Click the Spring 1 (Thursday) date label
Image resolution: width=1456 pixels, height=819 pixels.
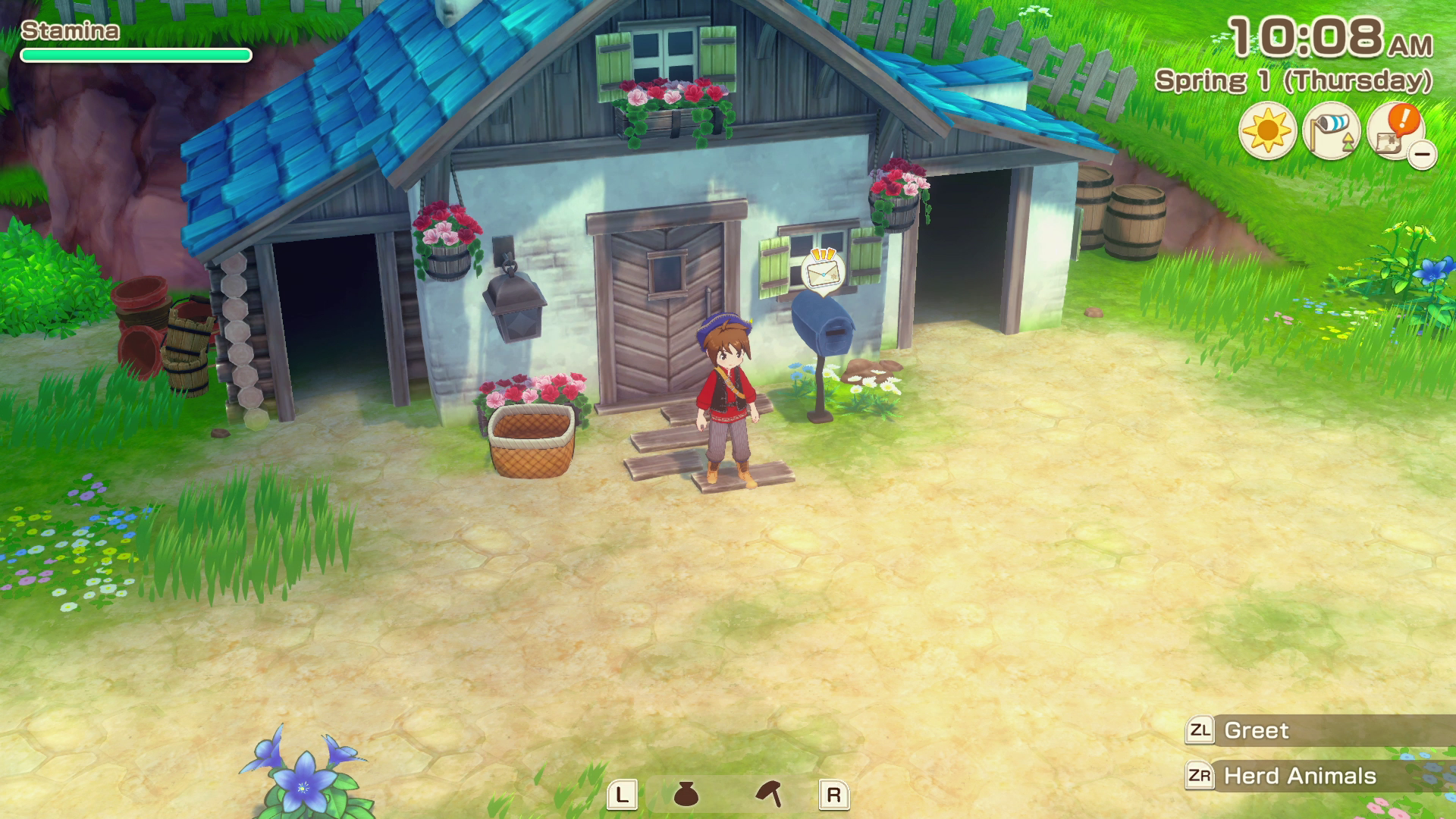point(1297,79)
